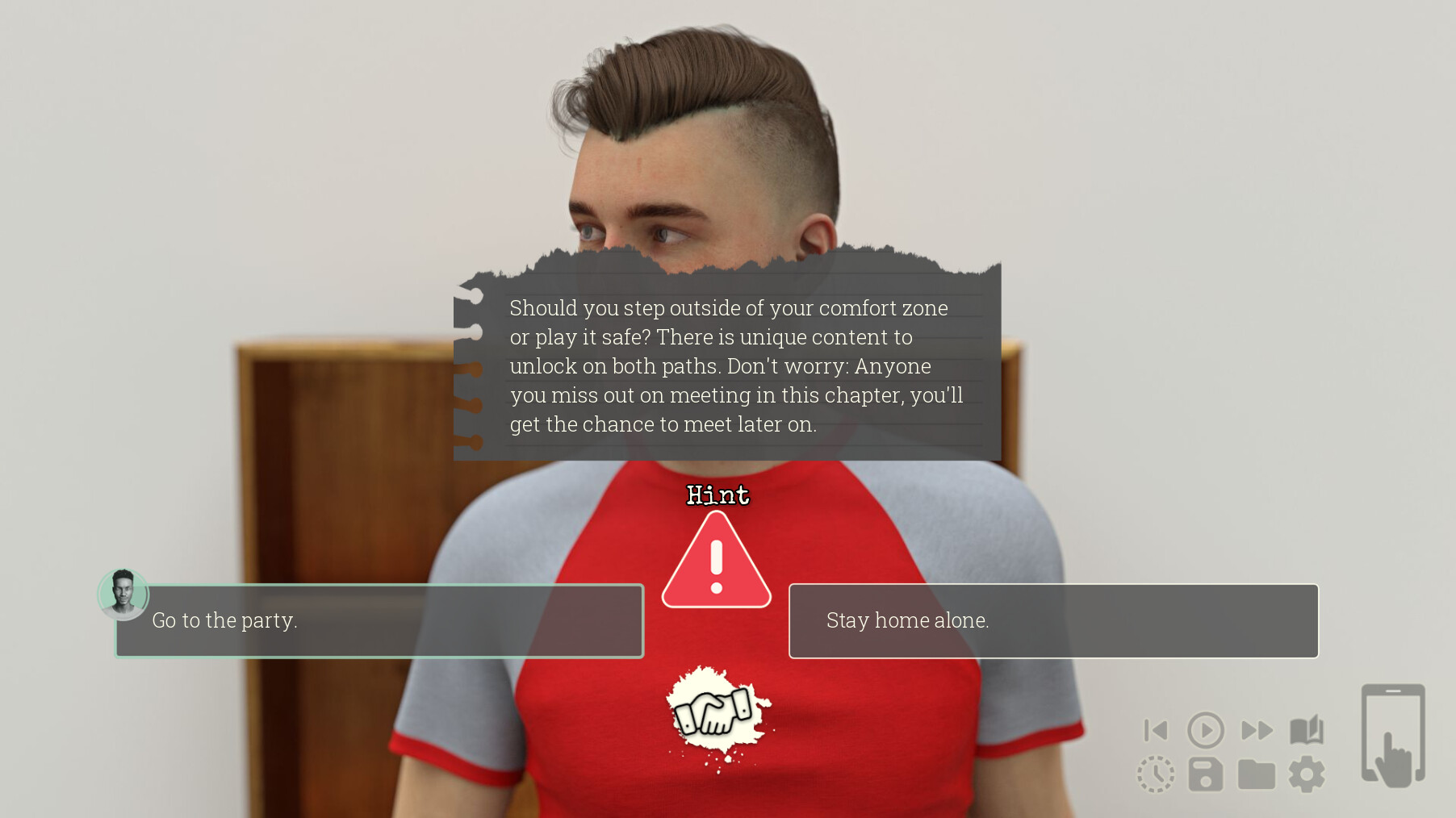1456x818 pixels.
Task: Click the "Hint" label
Action: 717,495
